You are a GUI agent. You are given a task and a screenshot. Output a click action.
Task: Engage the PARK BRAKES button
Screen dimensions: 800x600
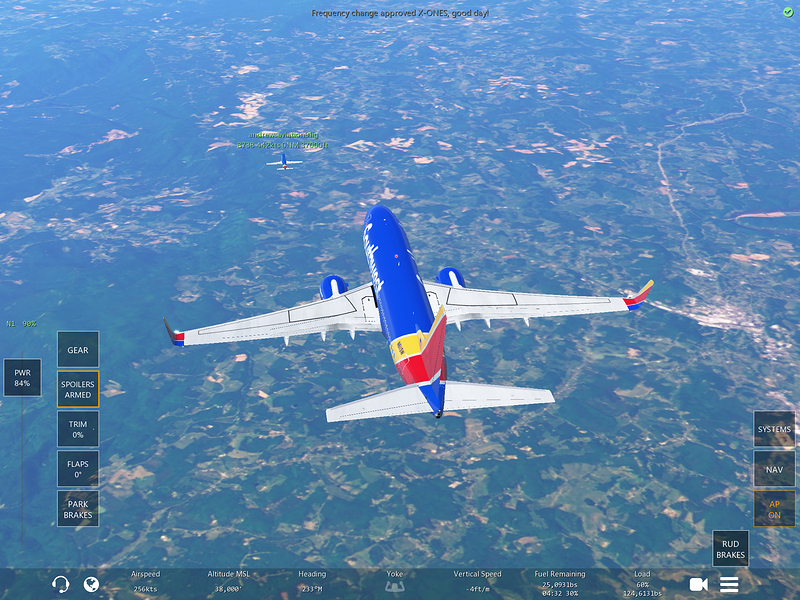coord(78,509)
